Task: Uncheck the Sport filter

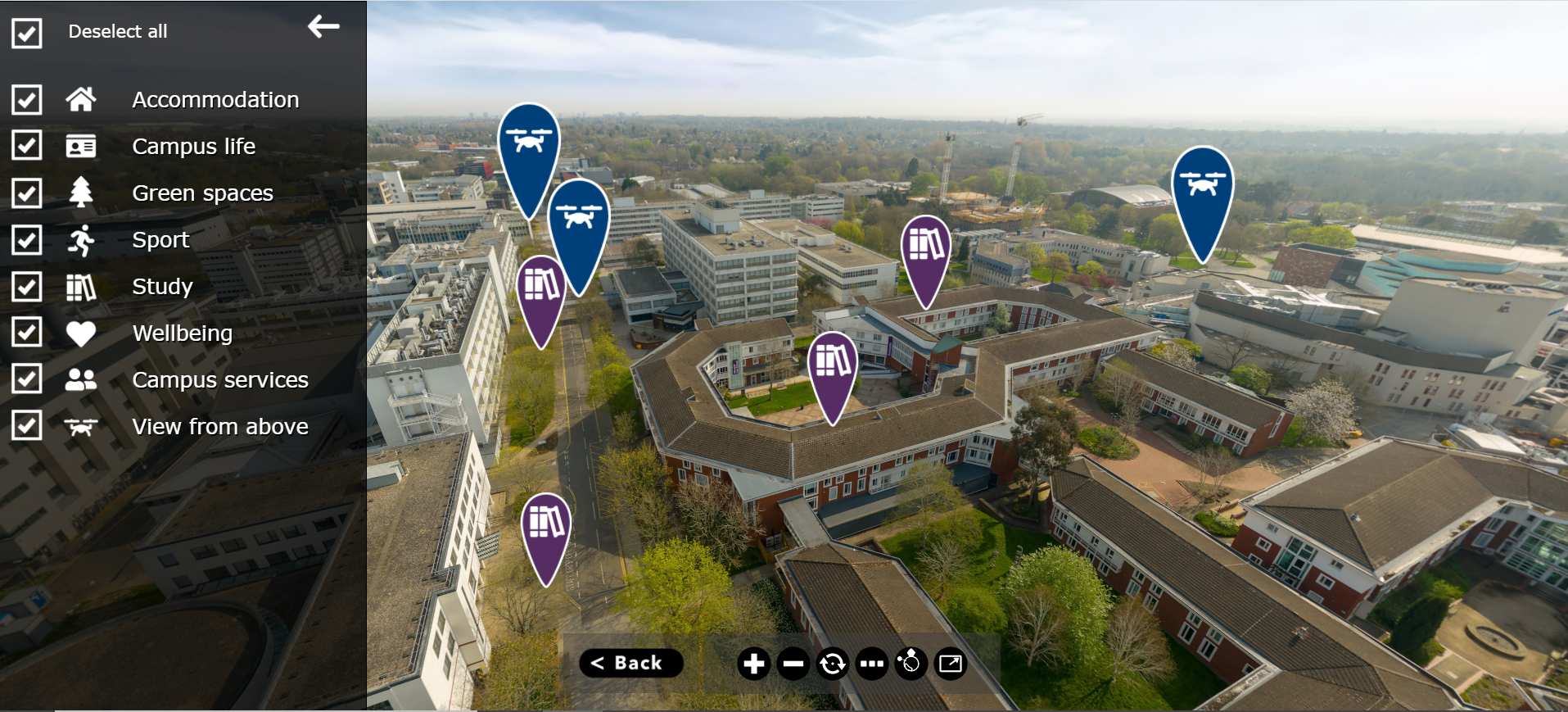Action: 27,240
